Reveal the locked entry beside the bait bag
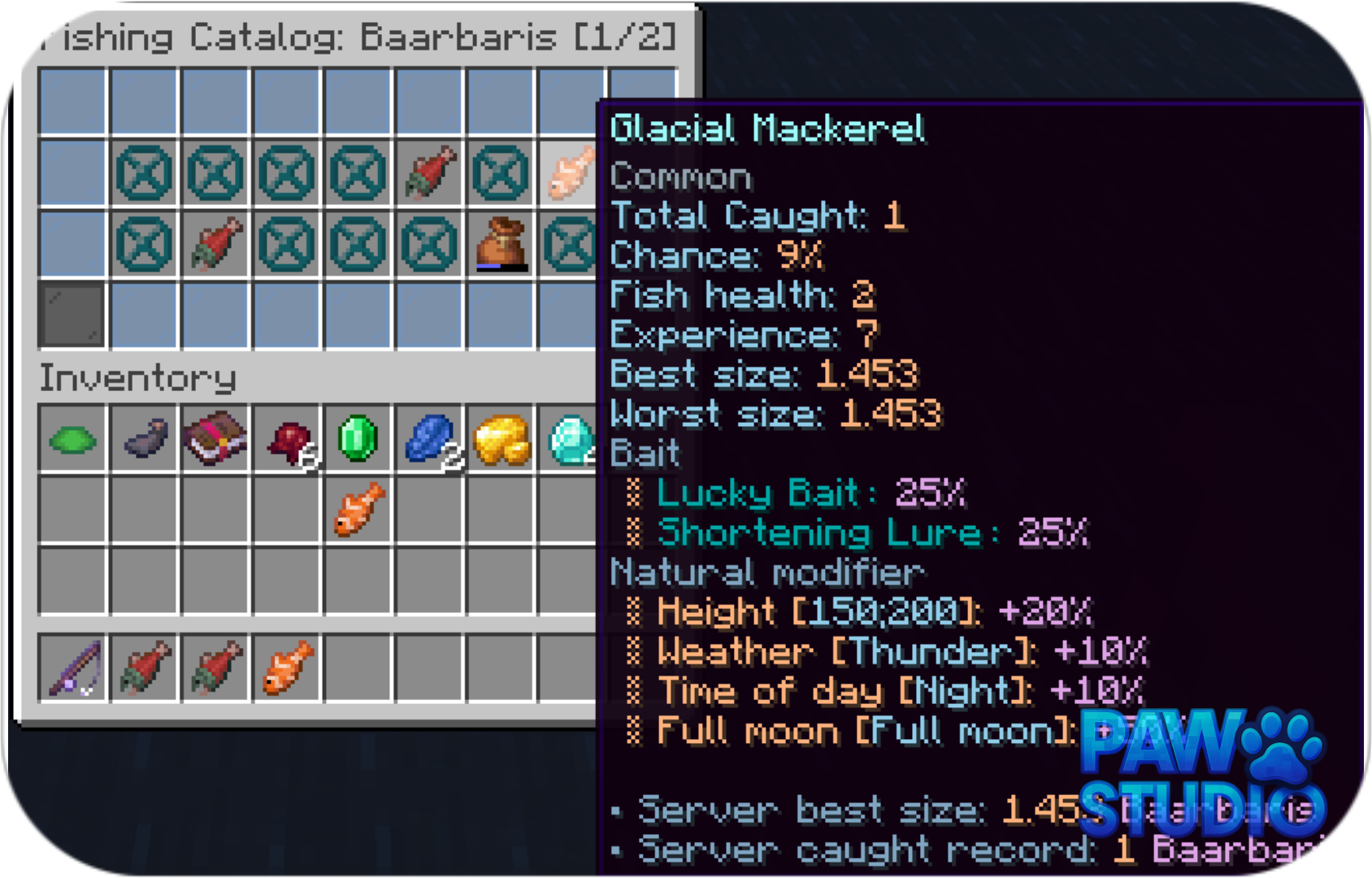Image resolution: width=1372 pixels, height=878 pixels. click(x=569, y=244)
